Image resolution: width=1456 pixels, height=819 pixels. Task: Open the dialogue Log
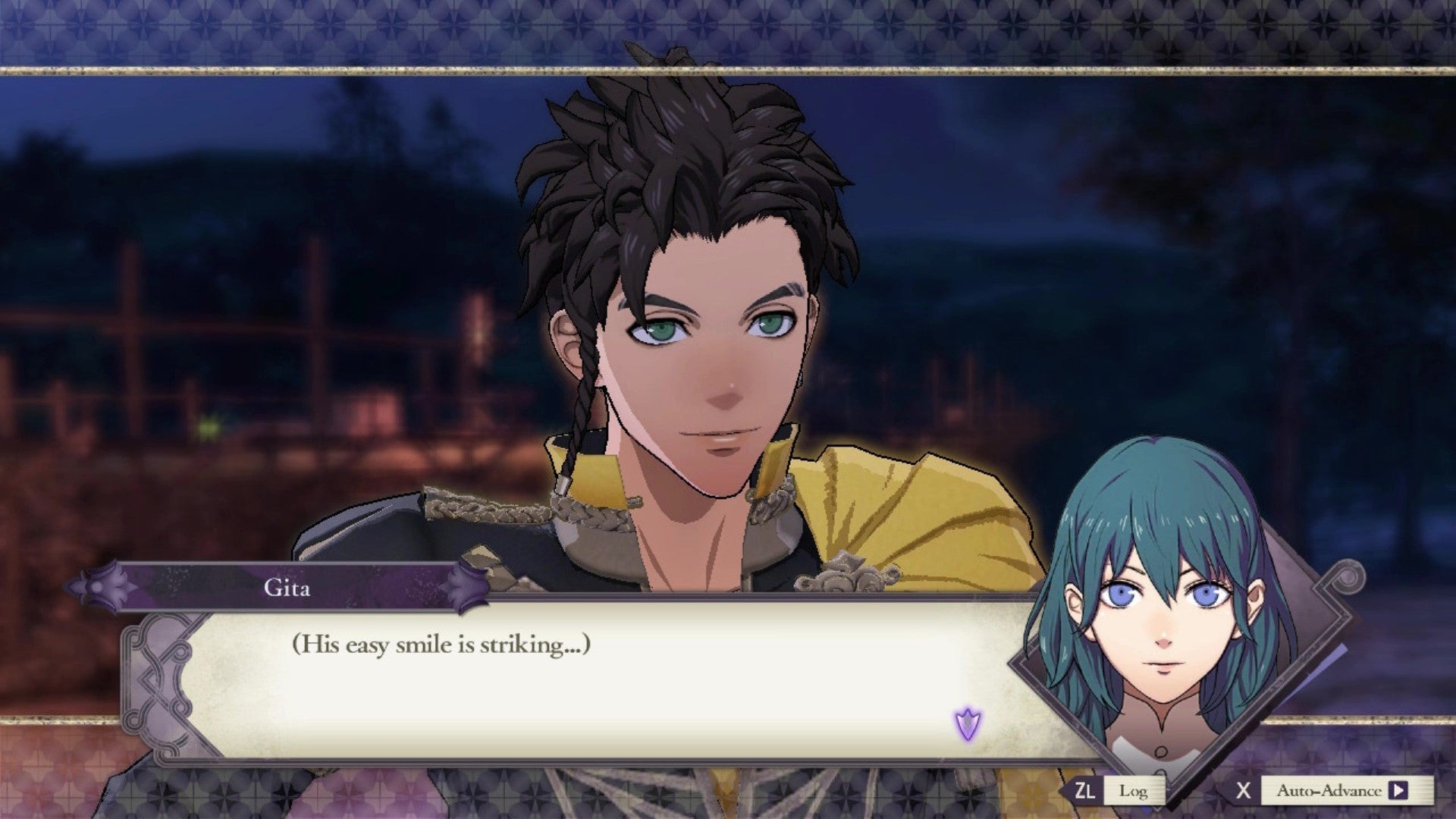1132,791
